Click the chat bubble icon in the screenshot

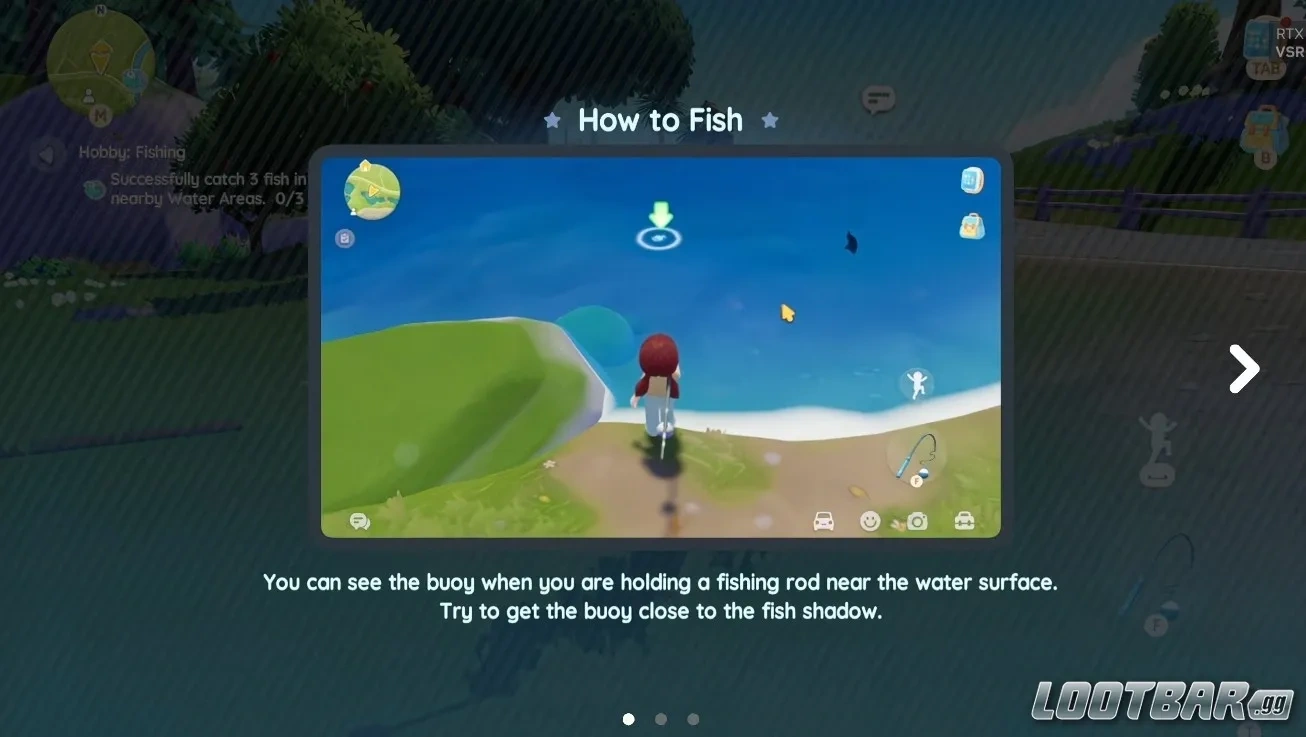pos(359,521)
